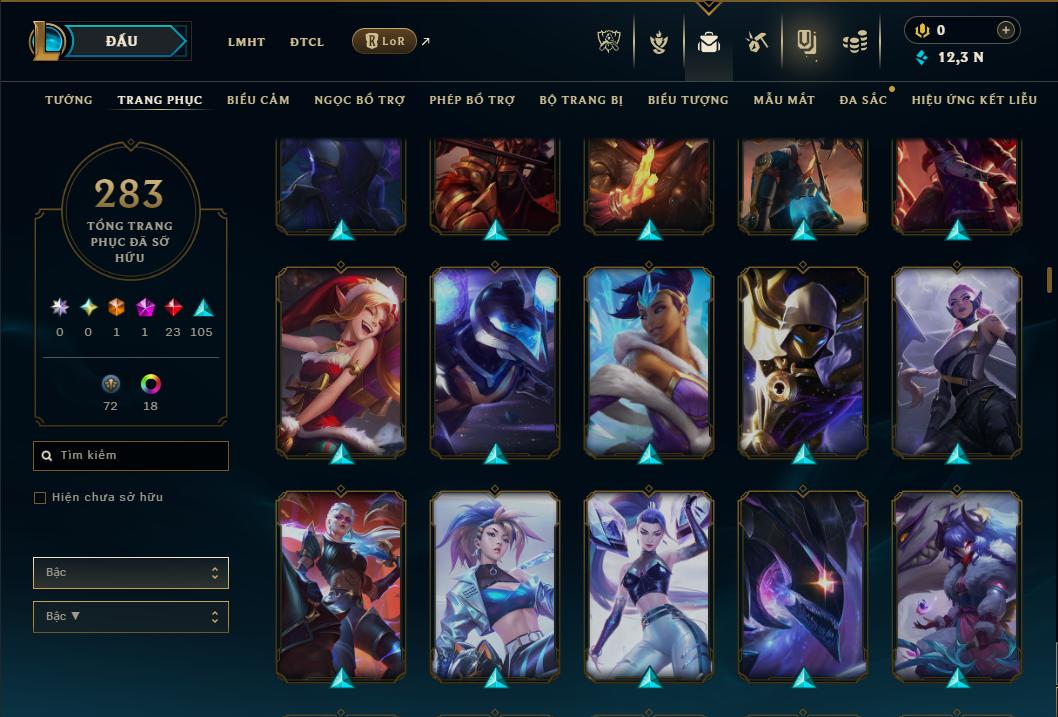Add currency with the plus button
The width and height of the screenshot is (1058, 717).
click(1005, 30)
